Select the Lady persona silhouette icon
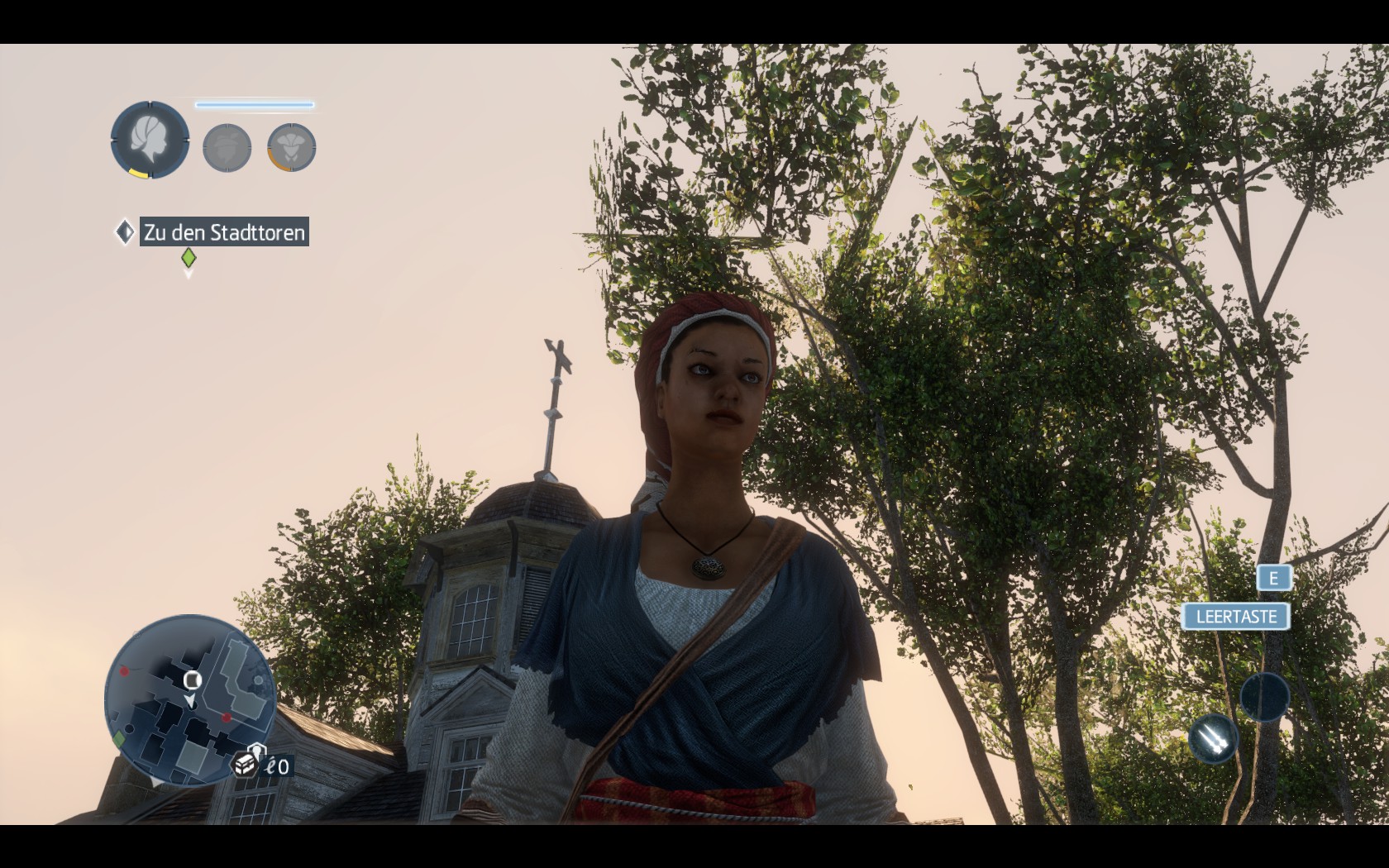This screenshot has height=868, width=1389. (x=150, y=140)
